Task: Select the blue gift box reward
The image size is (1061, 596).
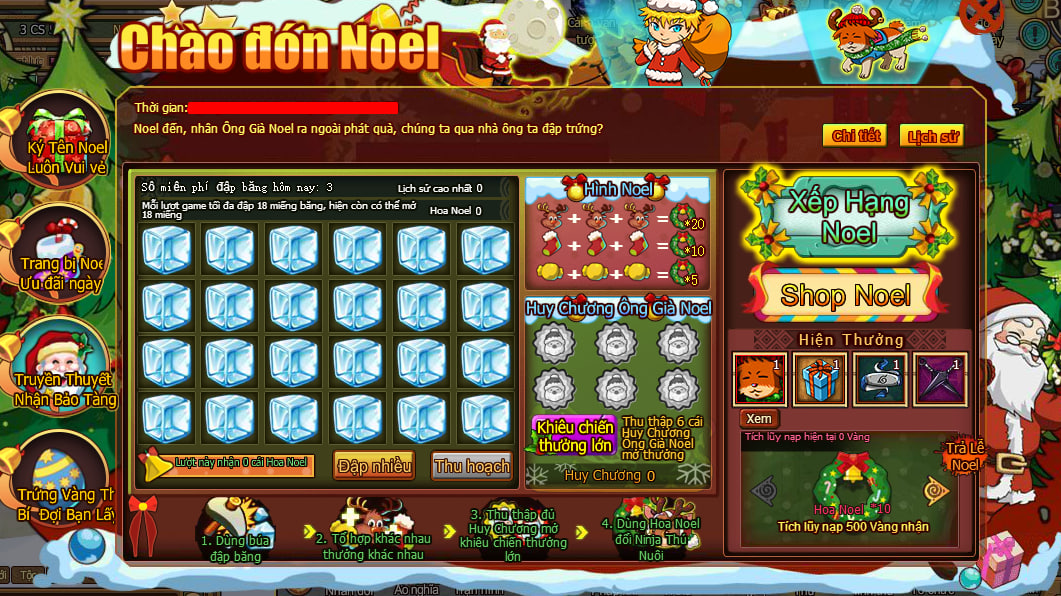Action: [820, 380]
